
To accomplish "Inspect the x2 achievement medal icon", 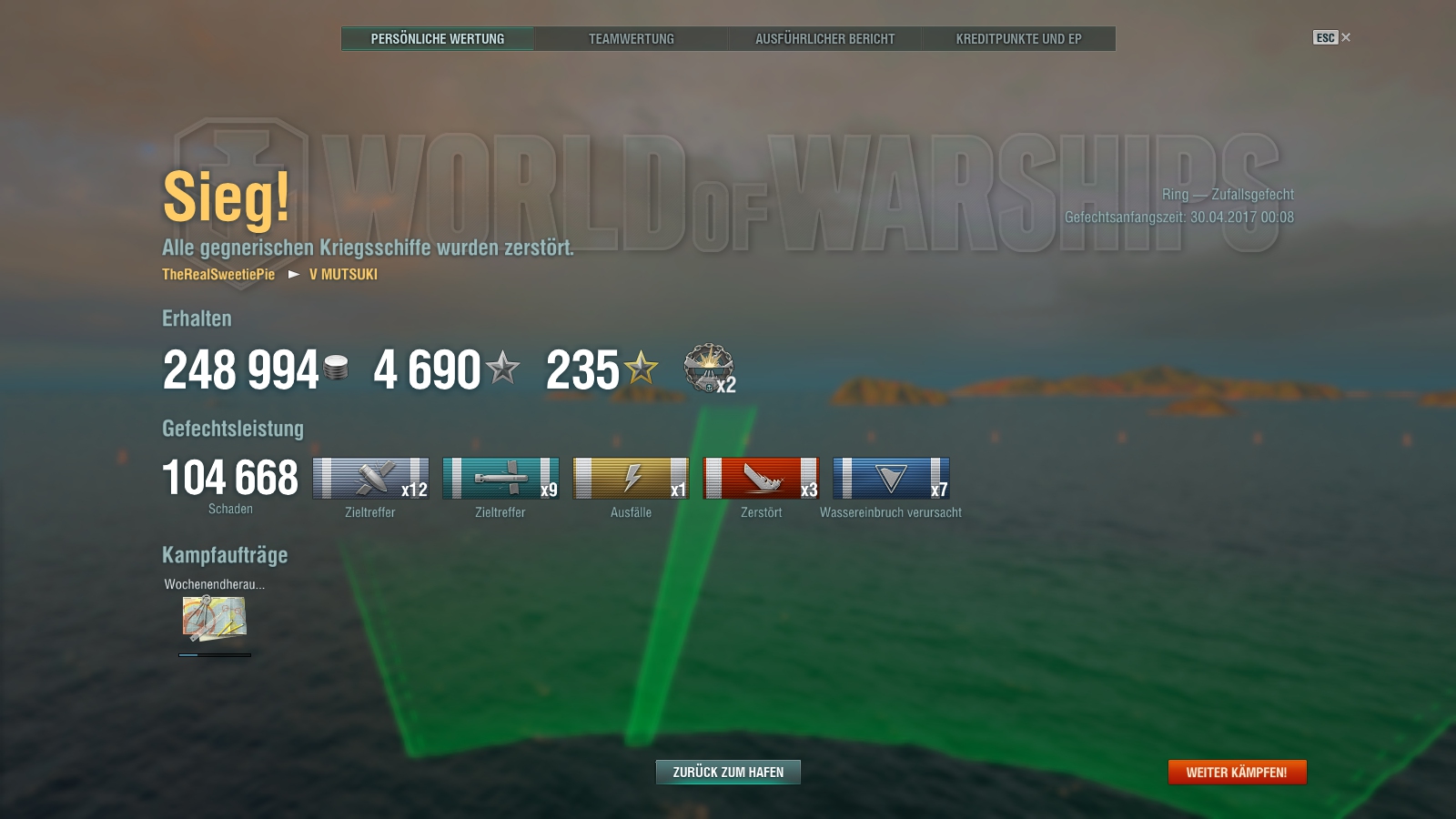I will pyautogui.click(x=709, y=369).
